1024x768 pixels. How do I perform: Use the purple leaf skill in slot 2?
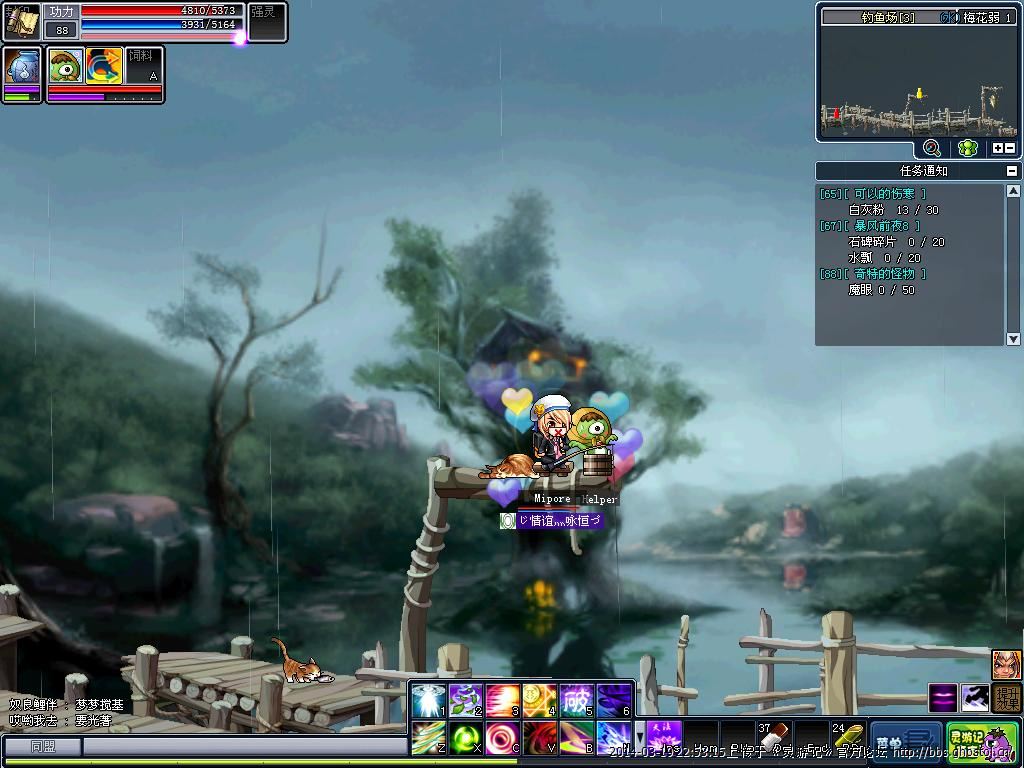click(x=467, y=700)
